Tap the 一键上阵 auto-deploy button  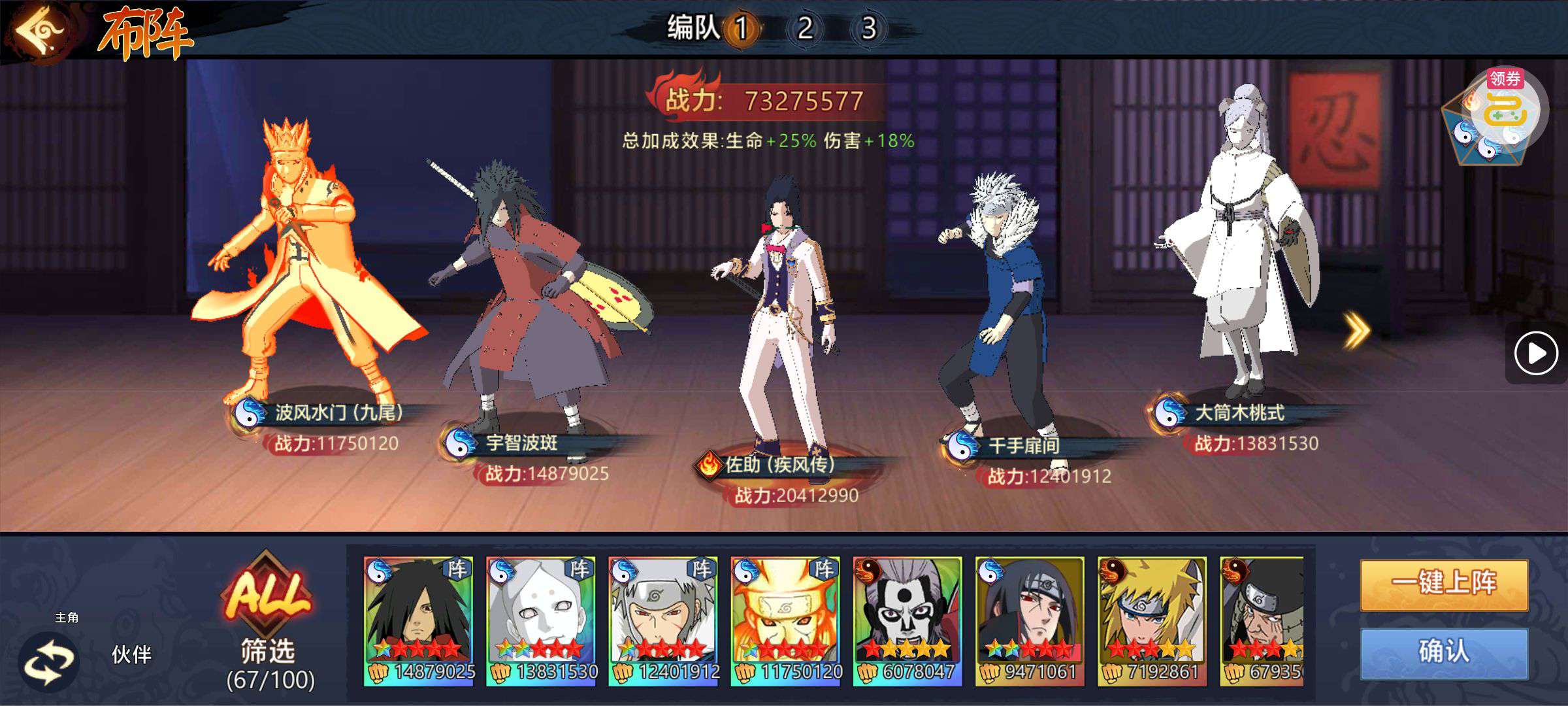coord(1444,584)
